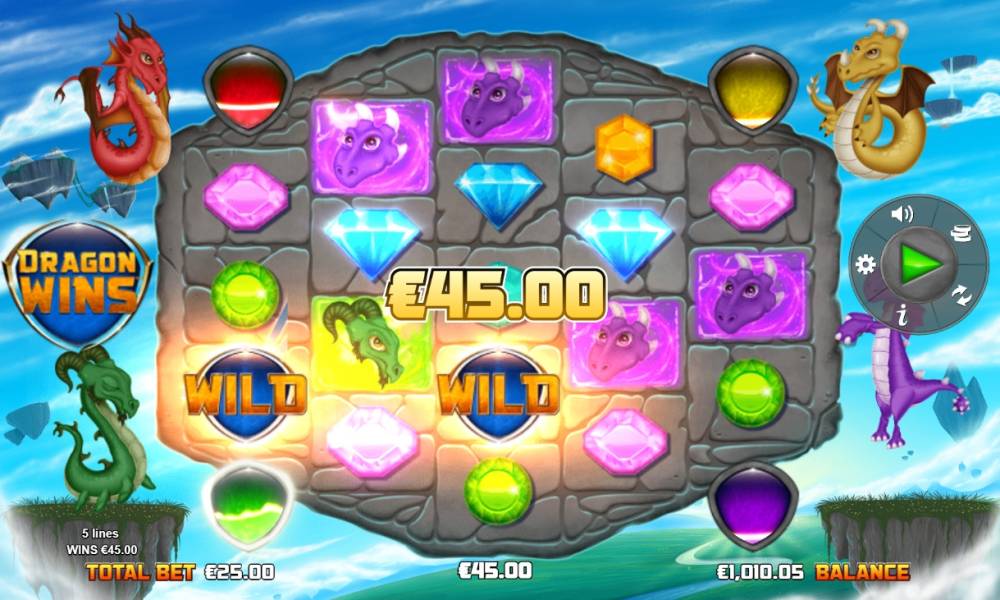
Task: Toggle sound with the speaker icon
Action: click(x=902, y=213)
